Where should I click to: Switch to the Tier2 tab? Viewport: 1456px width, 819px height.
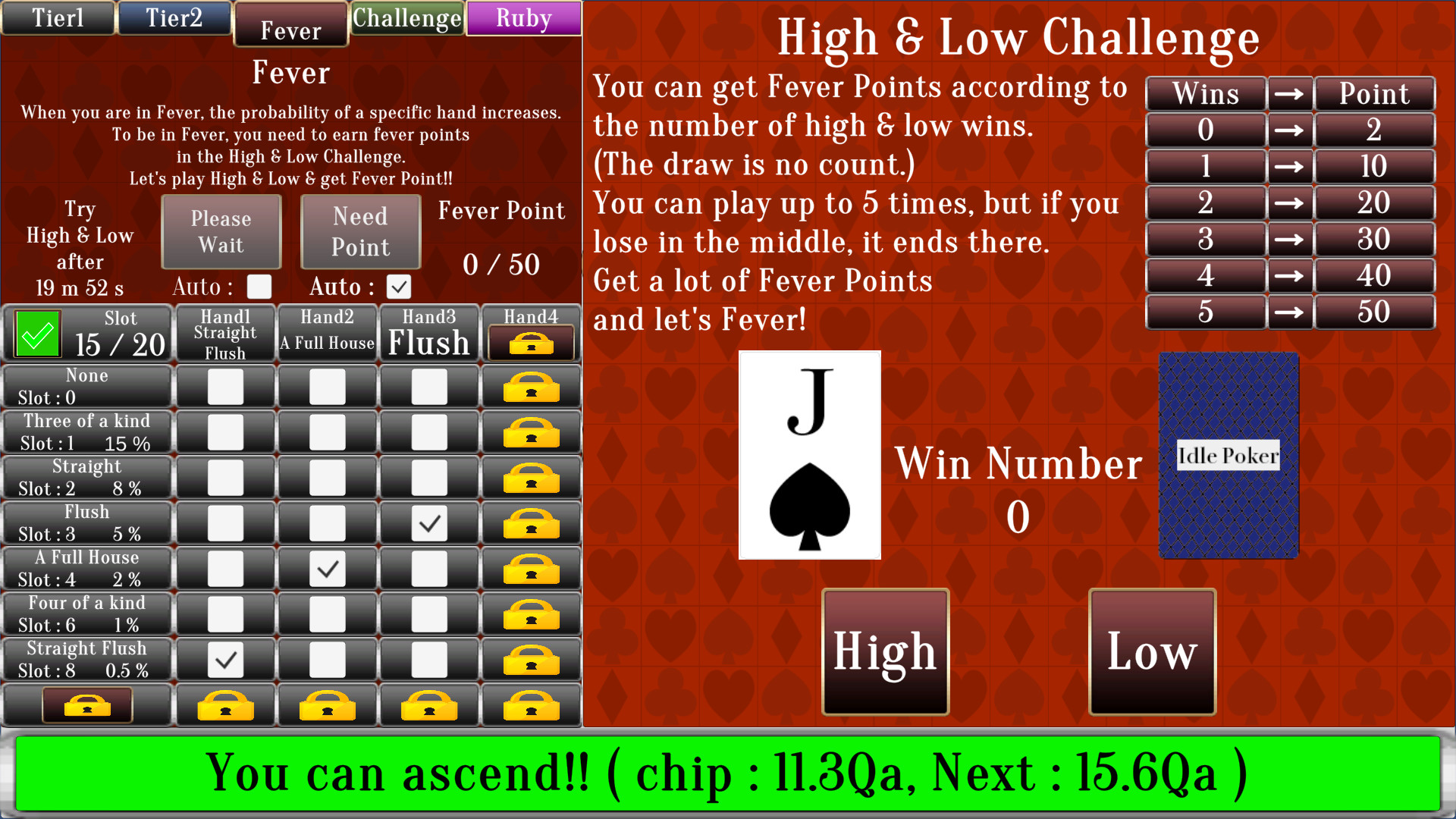coord(174,17)
